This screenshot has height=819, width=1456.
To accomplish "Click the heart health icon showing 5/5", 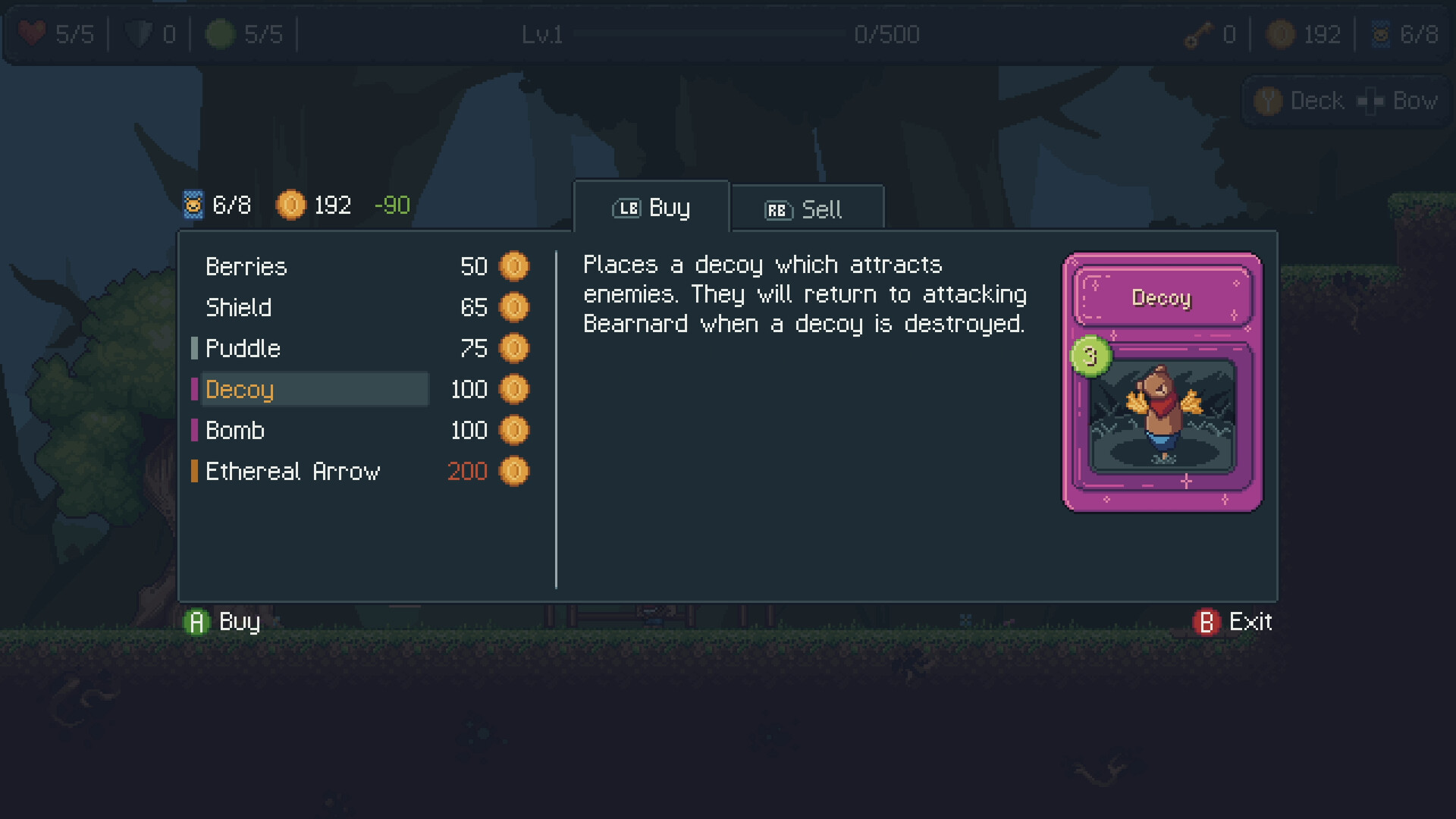I will 32,33.
